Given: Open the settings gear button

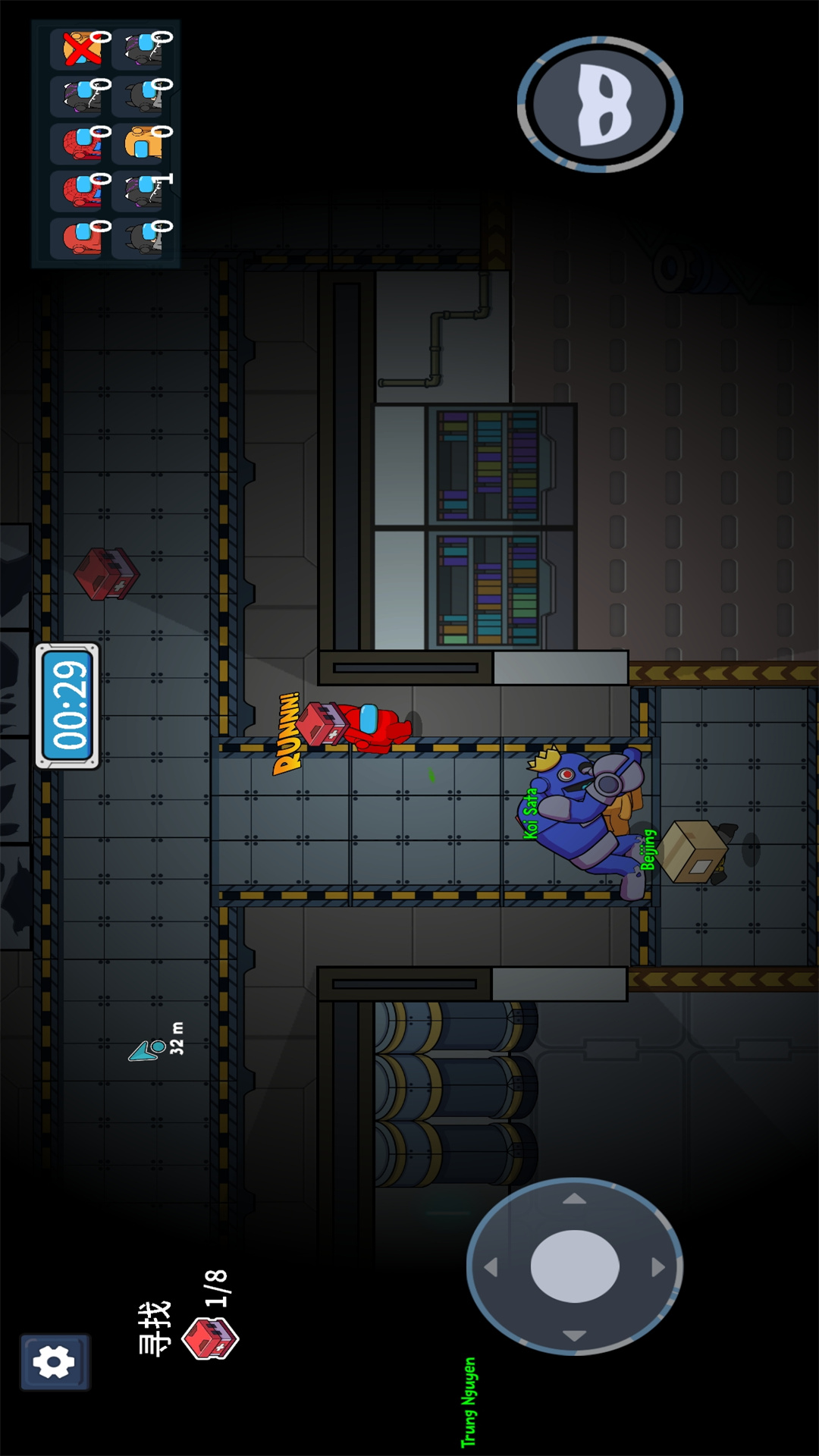Looking at the screenshot, I should [54, 1362].
